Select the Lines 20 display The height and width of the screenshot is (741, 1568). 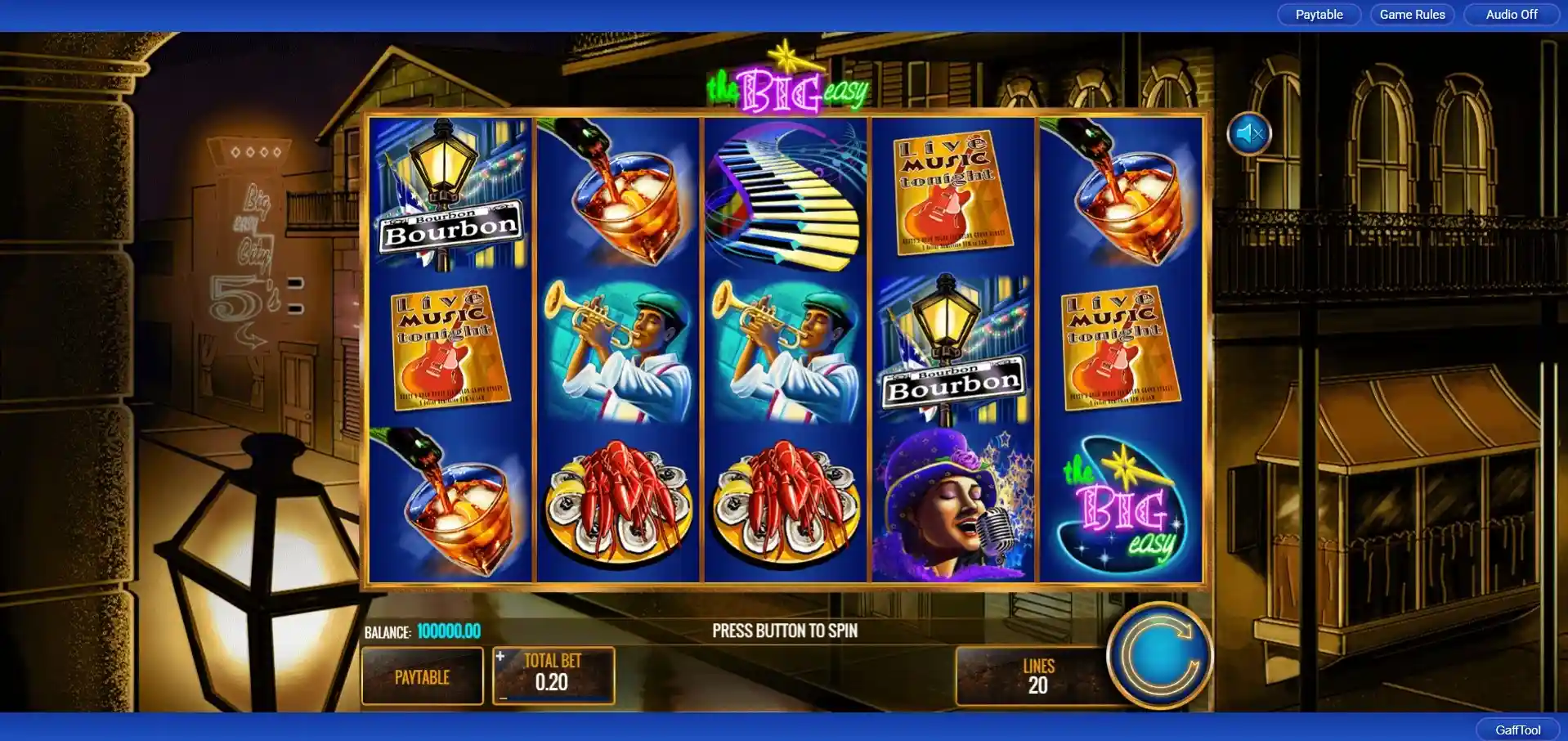tap(1037, 676)
